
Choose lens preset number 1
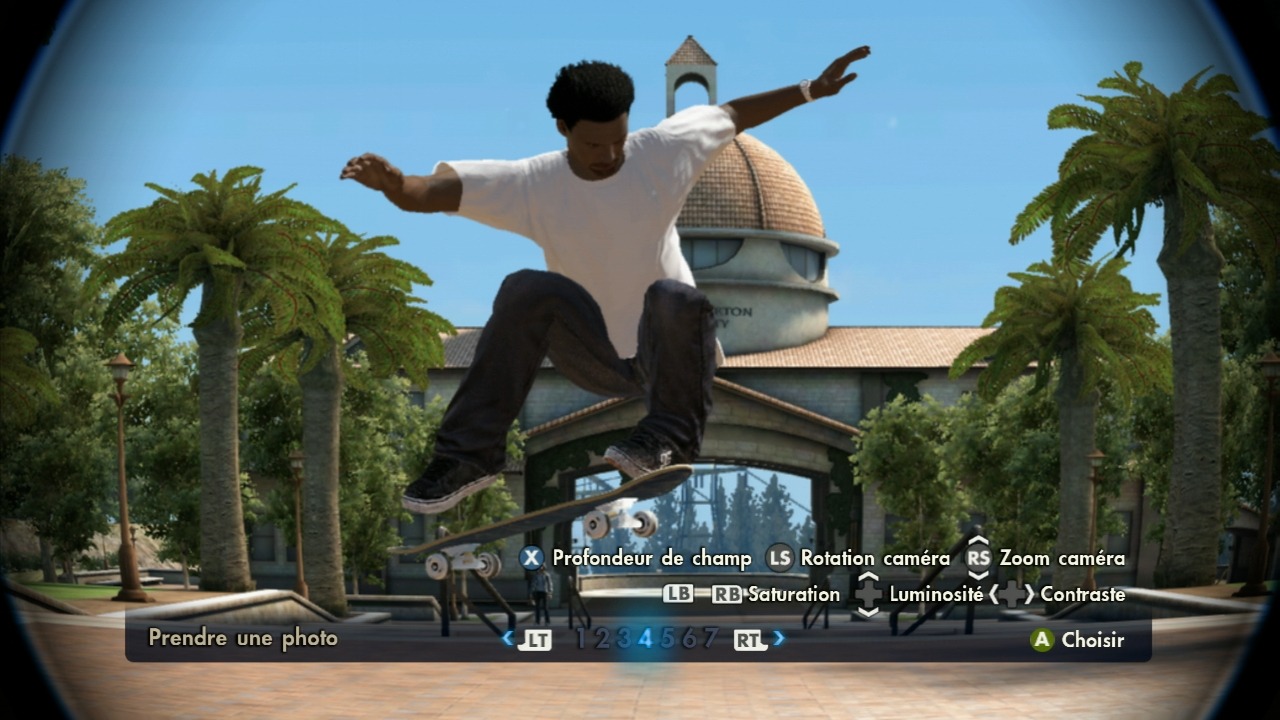point(581,639)
